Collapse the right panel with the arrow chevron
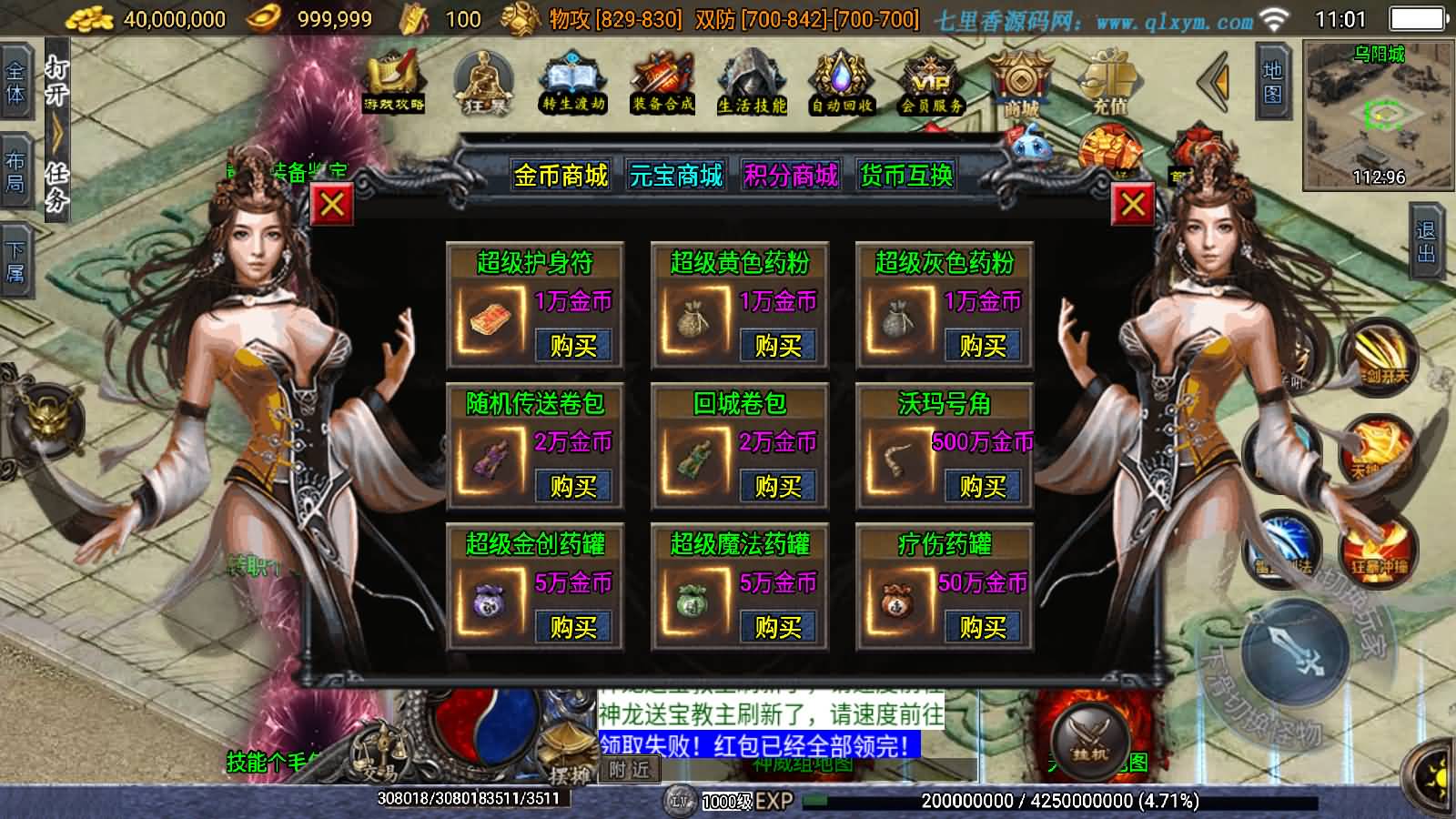Image resolution: width=1456 pixels, height=819 pixels. [1210, 82]
